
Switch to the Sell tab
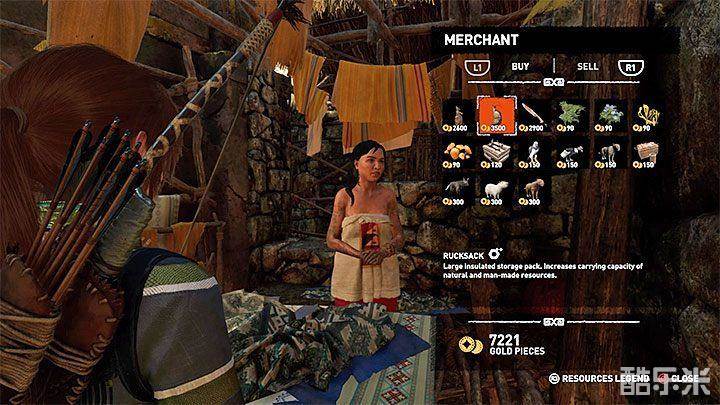tap(588, 66)
